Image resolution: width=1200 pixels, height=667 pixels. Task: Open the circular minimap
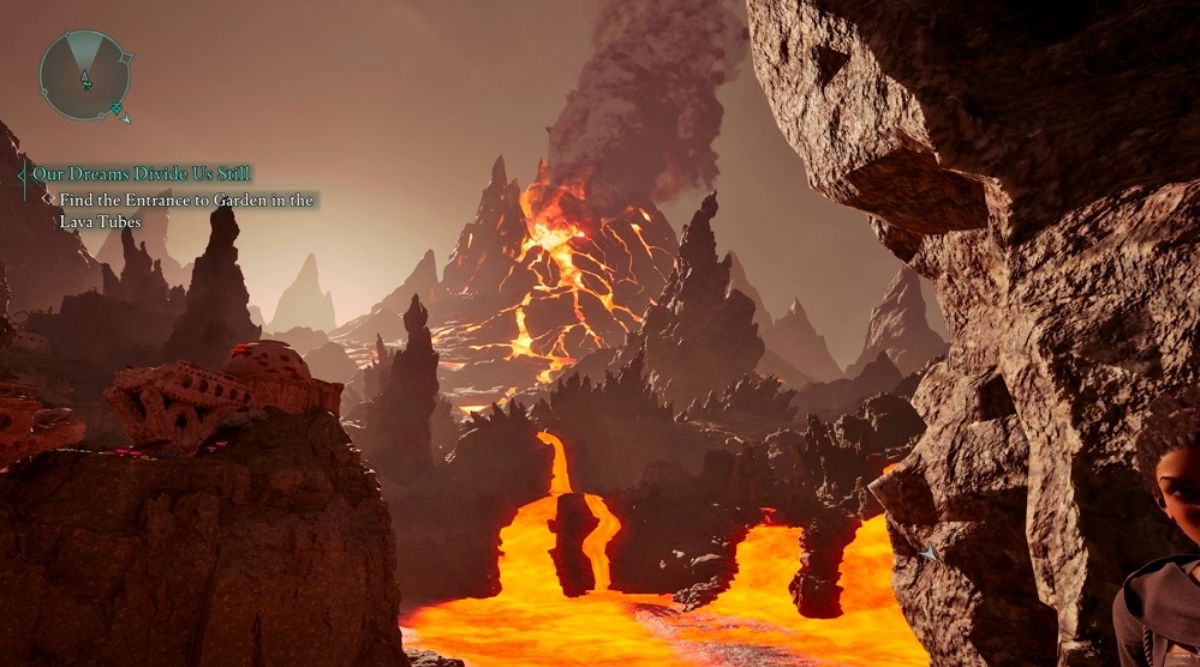click(85, 75)
